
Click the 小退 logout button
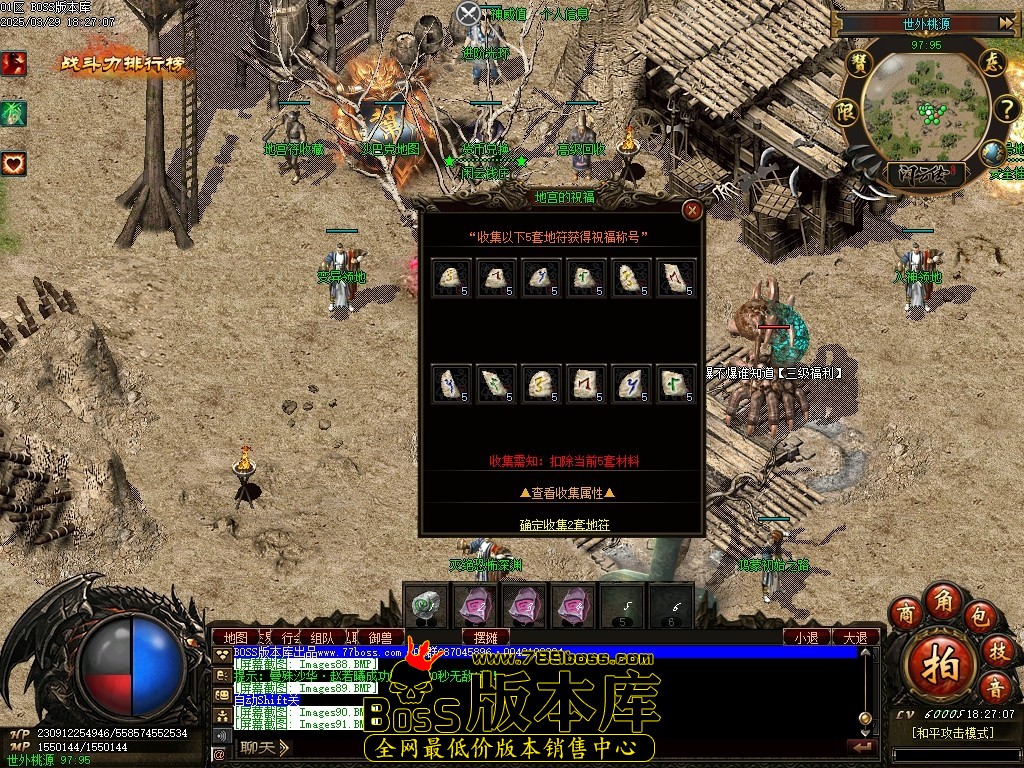click(x=806, y=637)
